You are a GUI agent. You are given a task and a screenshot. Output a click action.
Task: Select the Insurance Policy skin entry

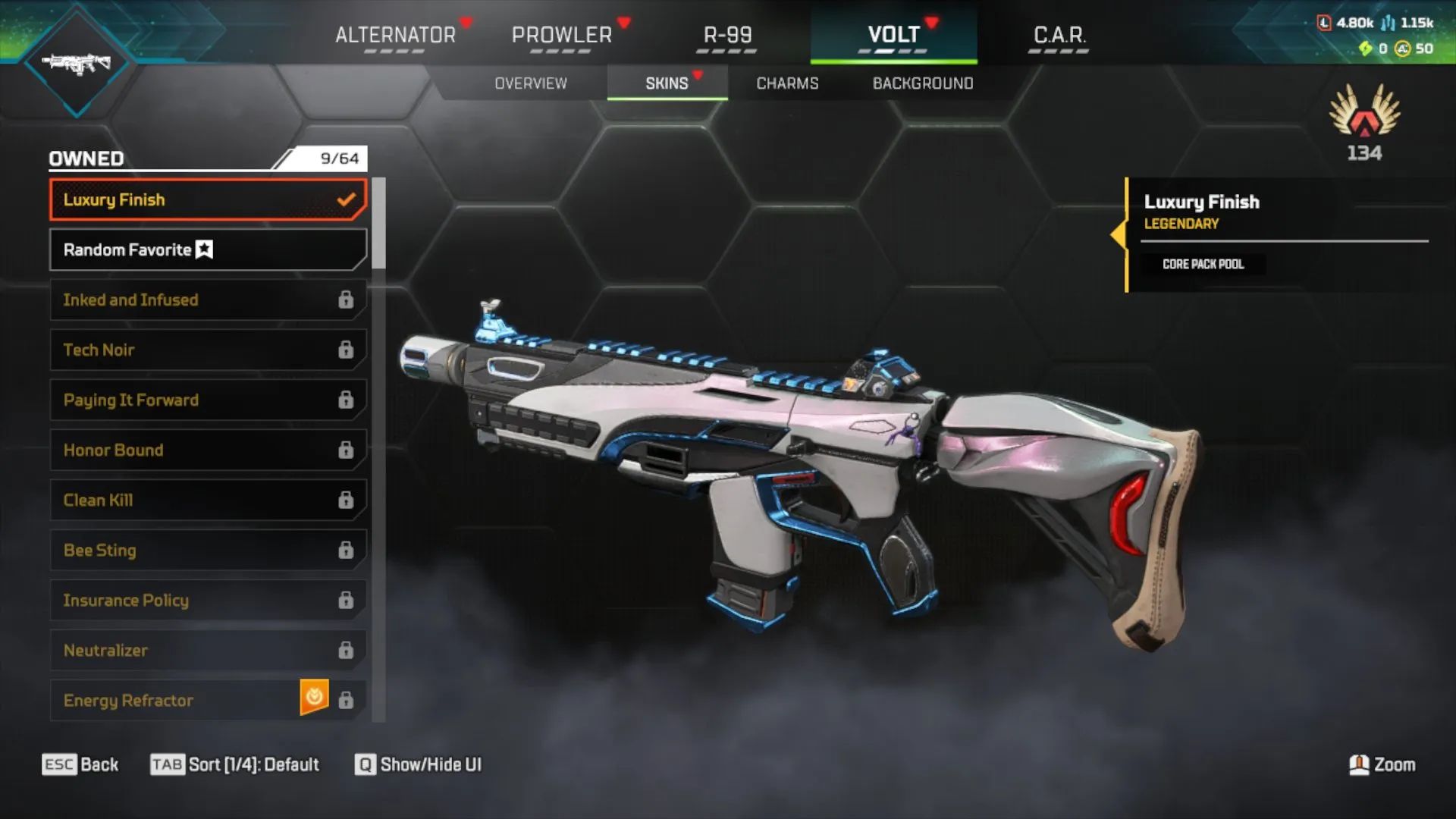click(x=190, y=600)
